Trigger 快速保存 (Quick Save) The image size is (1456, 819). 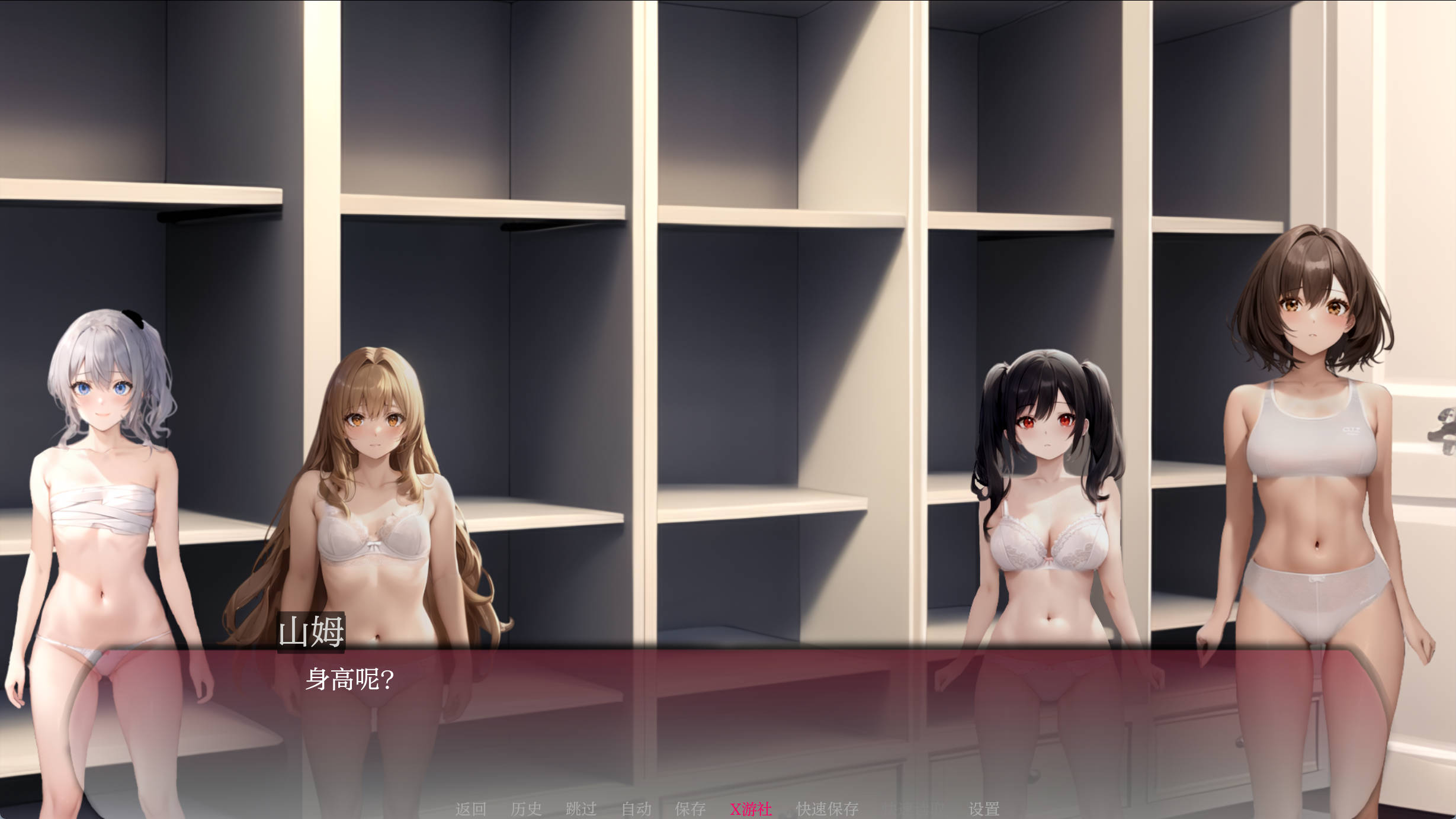[x=829, y=807]
